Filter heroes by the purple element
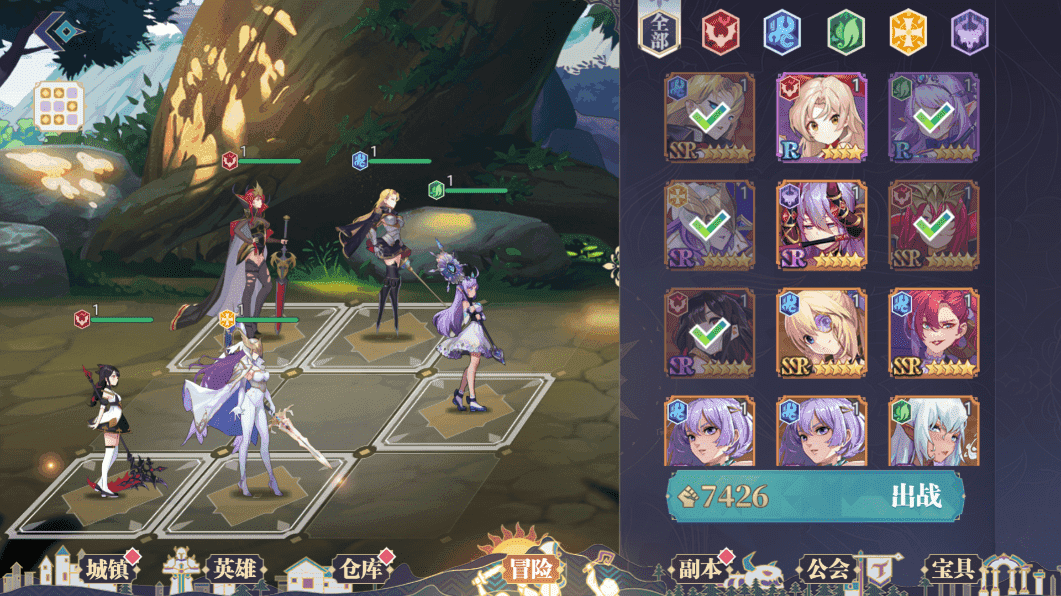This screenshot has width=1061, height=596. coord(969,32)
